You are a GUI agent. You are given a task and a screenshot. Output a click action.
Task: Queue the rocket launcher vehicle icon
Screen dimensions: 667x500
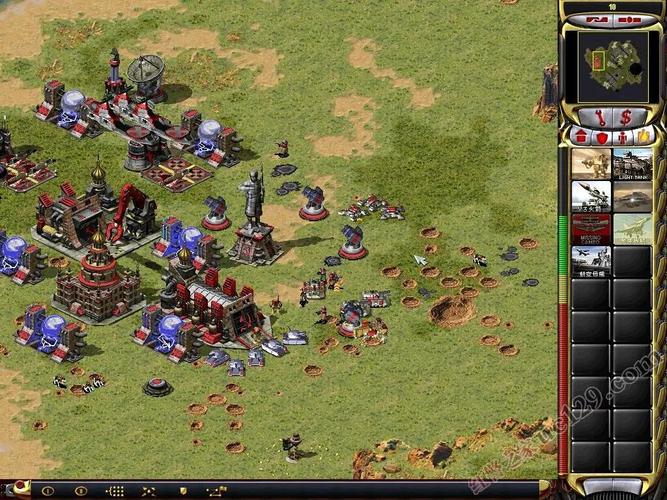(591, 196)
